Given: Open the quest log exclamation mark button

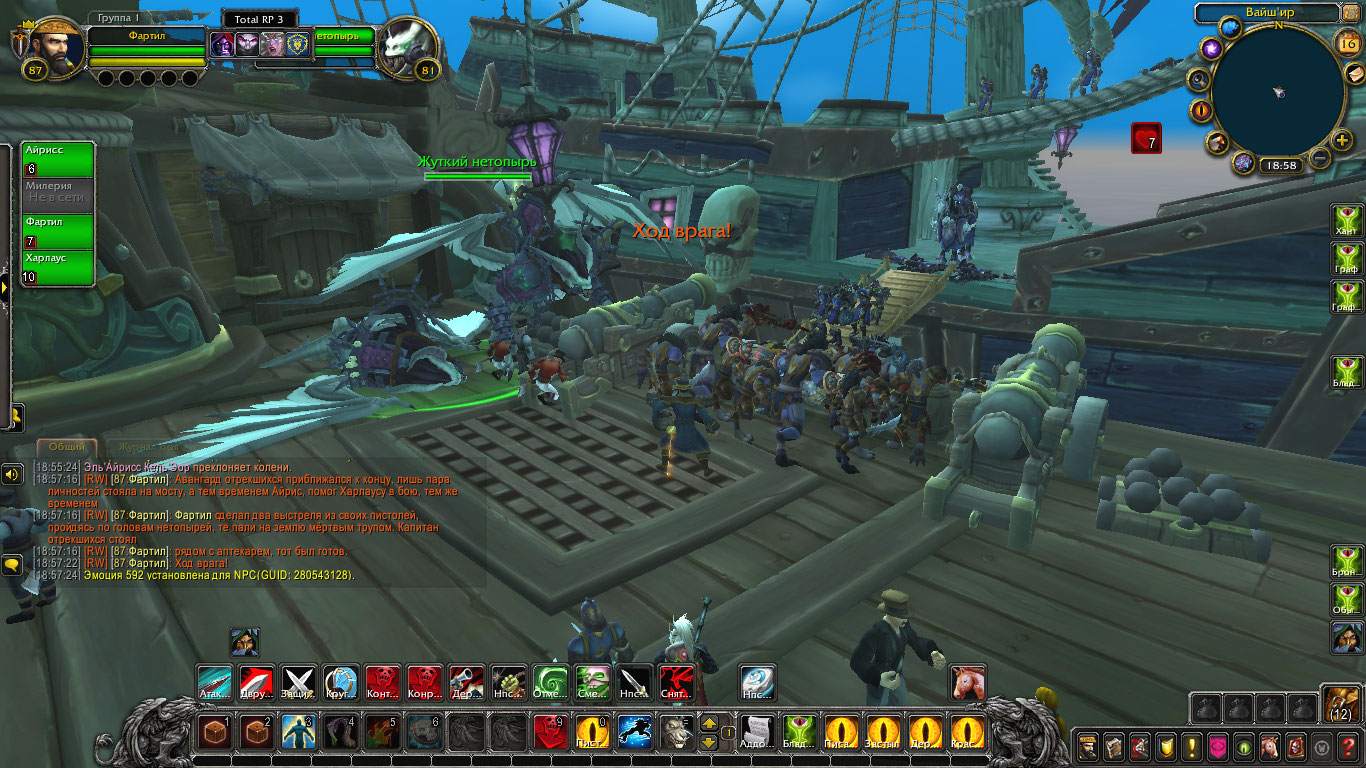Looking at the screenshot, I should tap(1191, 747).
